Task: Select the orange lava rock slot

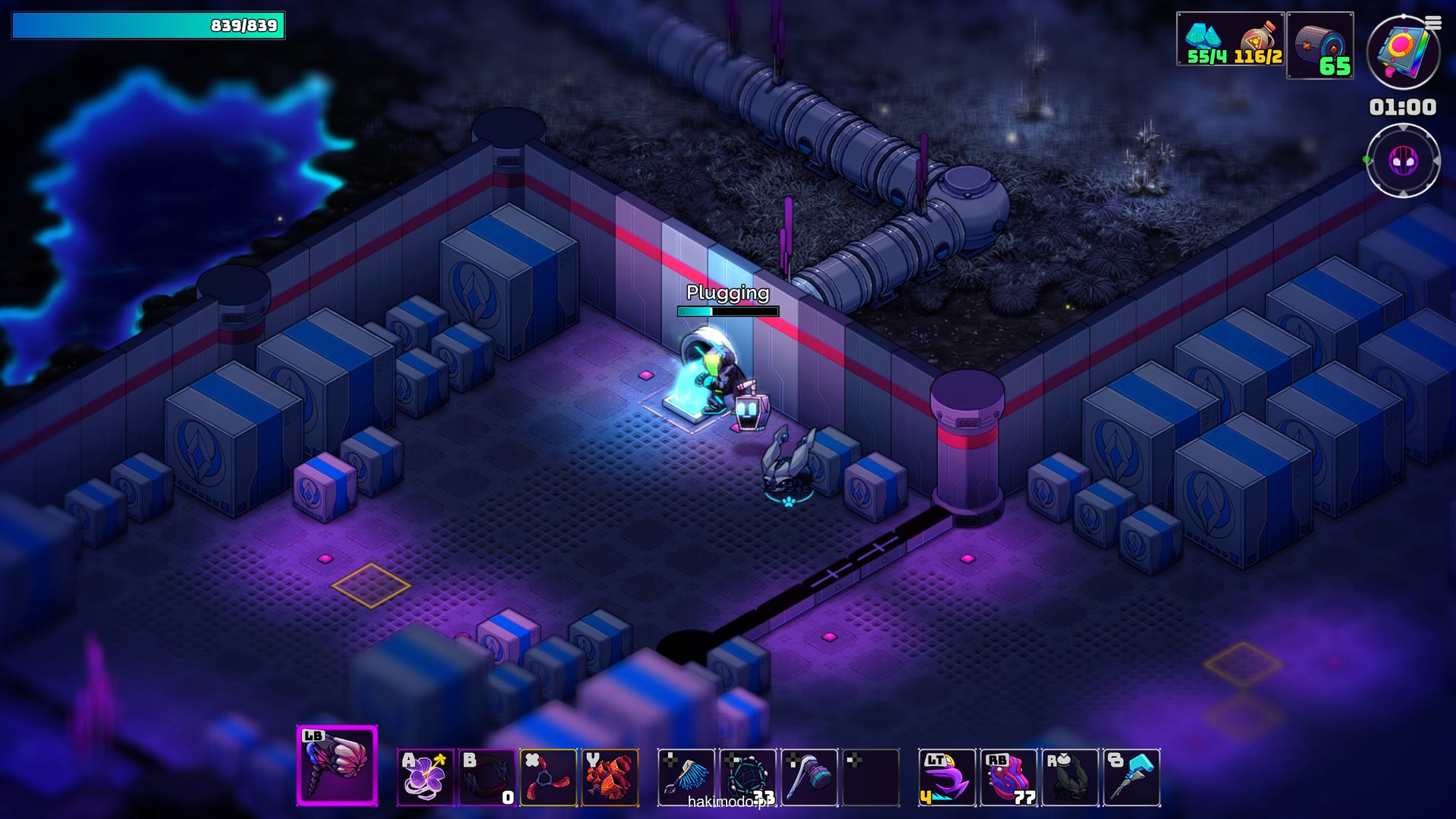Action: pos(610,777)
